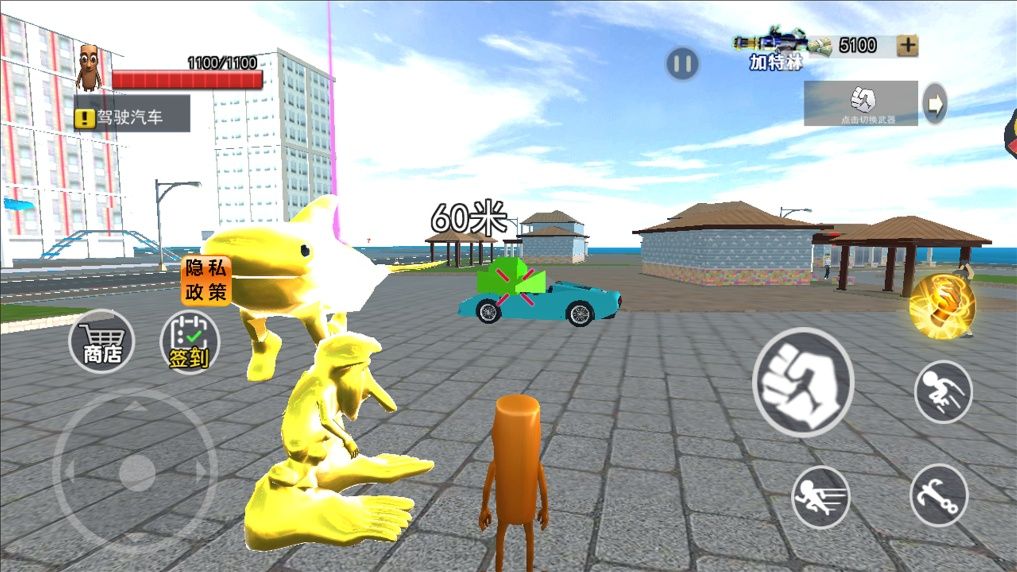Screen dimensions: 1017x572
Task: Tap the sprinting stickman button
Action: click(820, 496)
